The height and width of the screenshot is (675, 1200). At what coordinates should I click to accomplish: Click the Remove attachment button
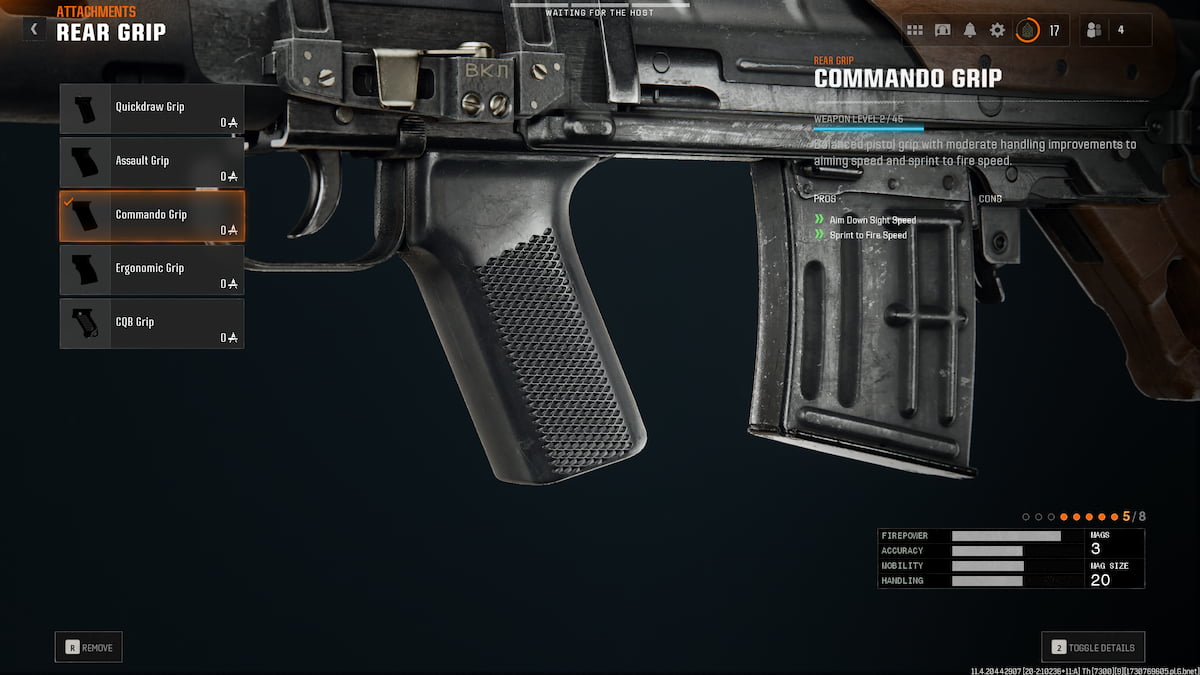(89, 647)
